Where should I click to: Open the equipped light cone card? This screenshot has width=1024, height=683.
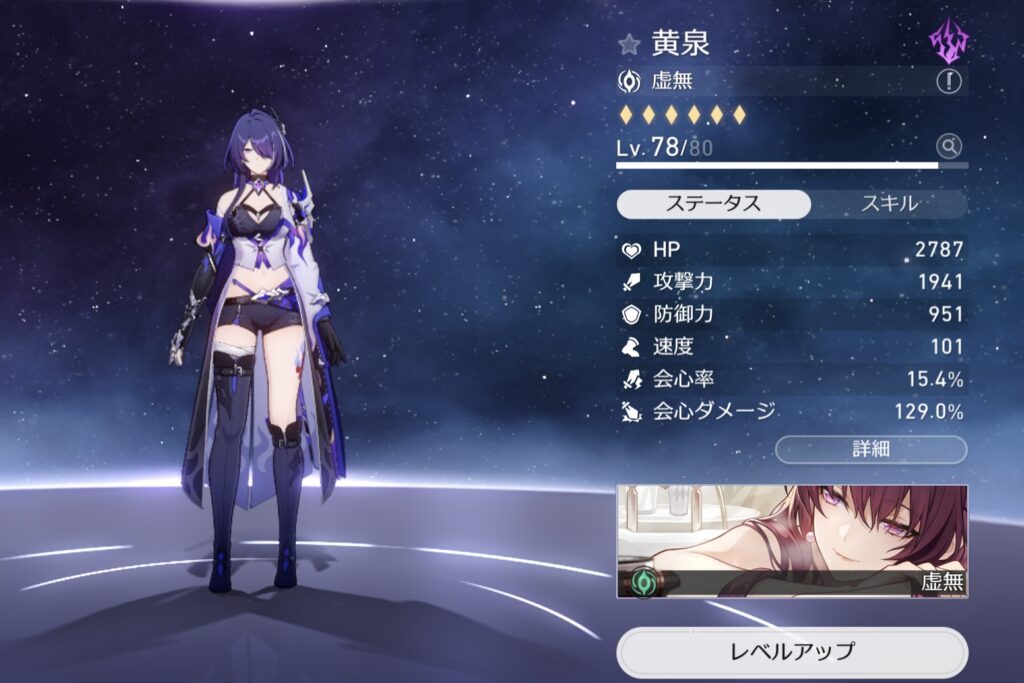(x=791, y=541)
